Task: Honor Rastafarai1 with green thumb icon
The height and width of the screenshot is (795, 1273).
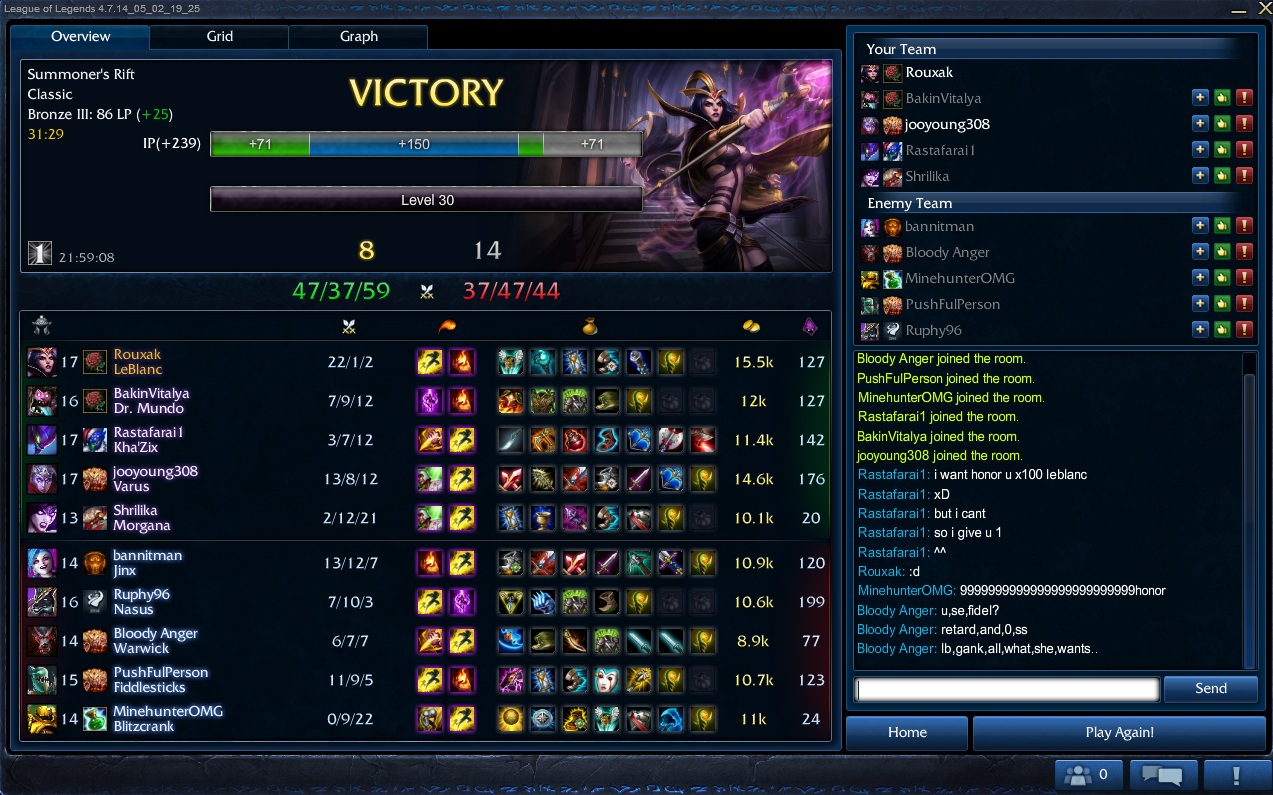Action: pos(1222,150)
